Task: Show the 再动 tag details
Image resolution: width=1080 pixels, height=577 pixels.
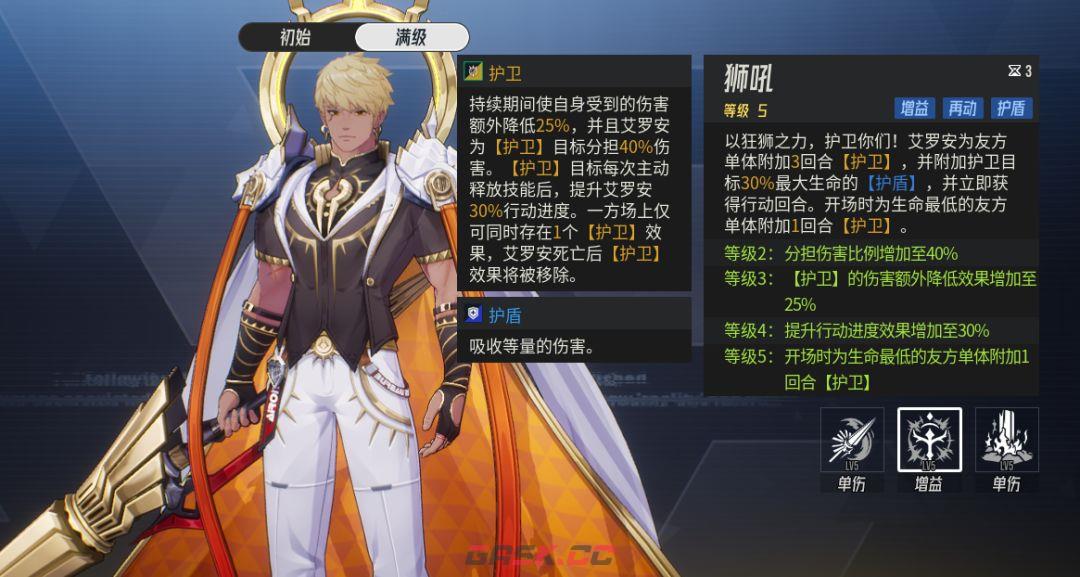Action: coord(963,108)
